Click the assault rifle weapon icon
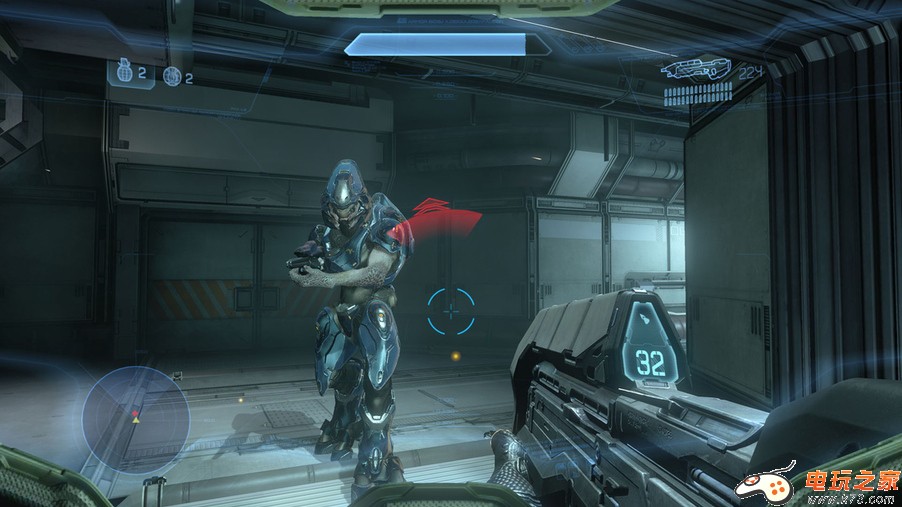 click(695, 71)
